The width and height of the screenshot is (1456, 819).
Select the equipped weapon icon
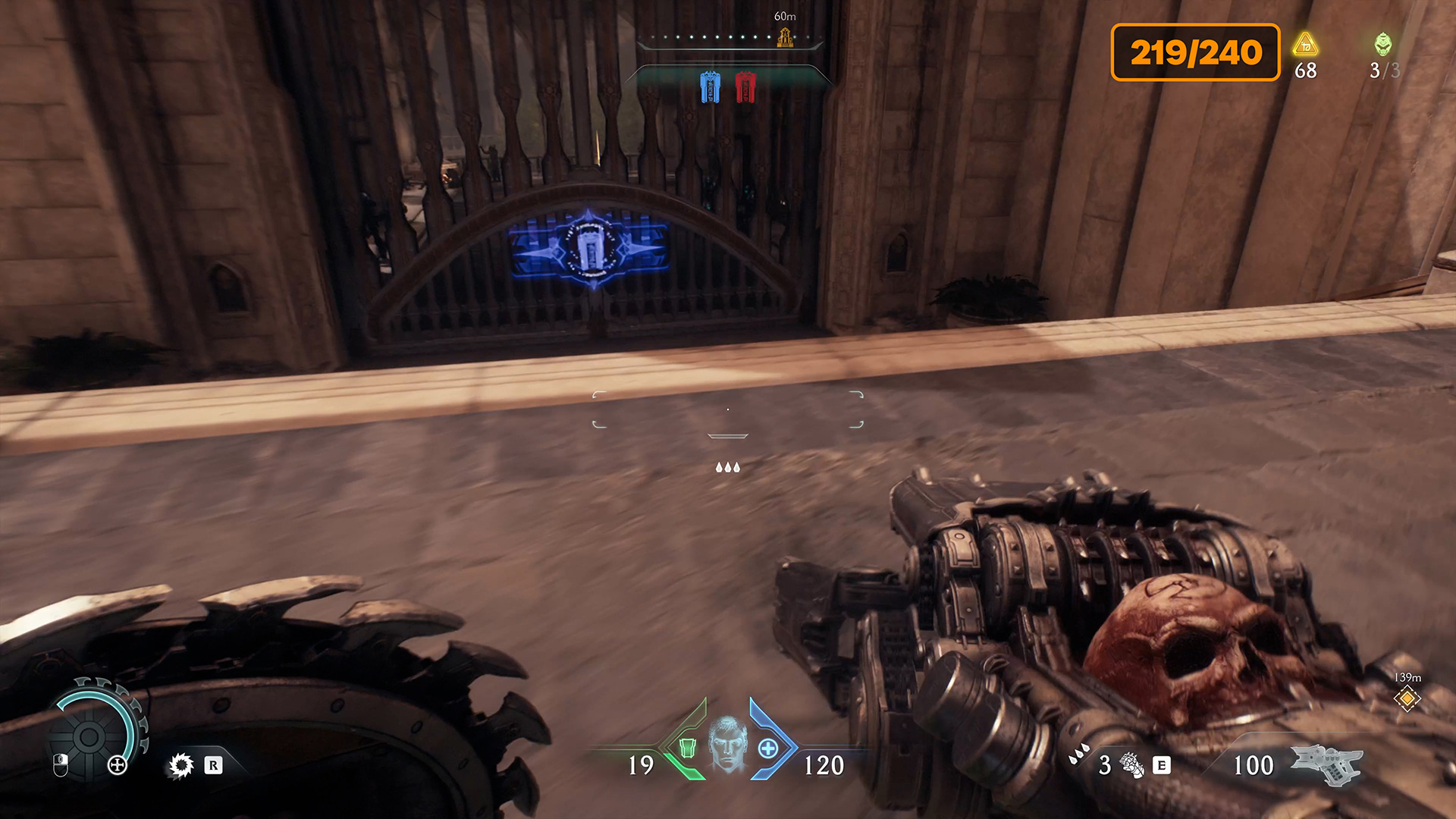click(1326, 764)
